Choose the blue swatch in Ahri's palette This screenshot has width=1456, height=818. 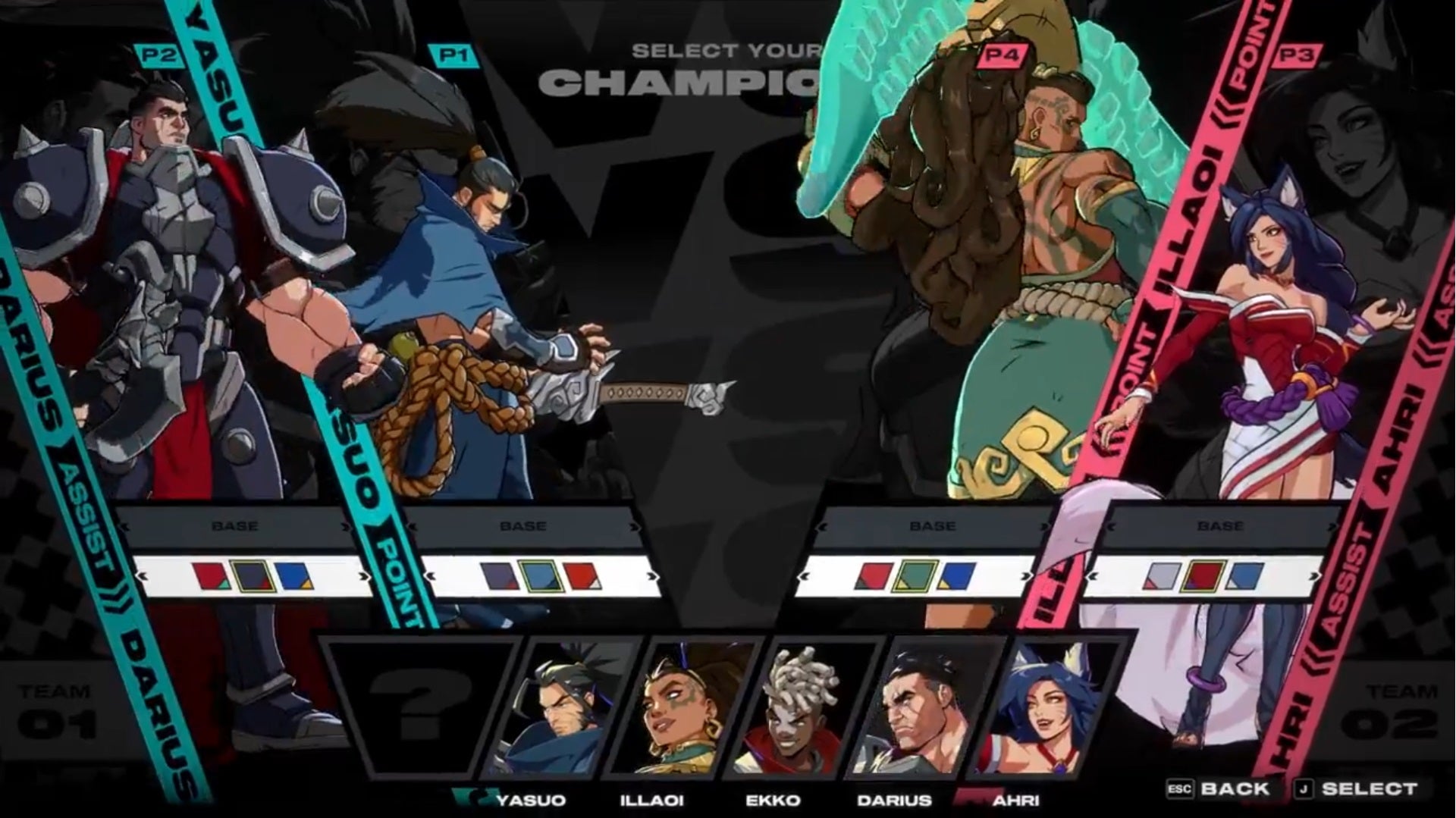pyautogui.click(x=1244, y=576)
